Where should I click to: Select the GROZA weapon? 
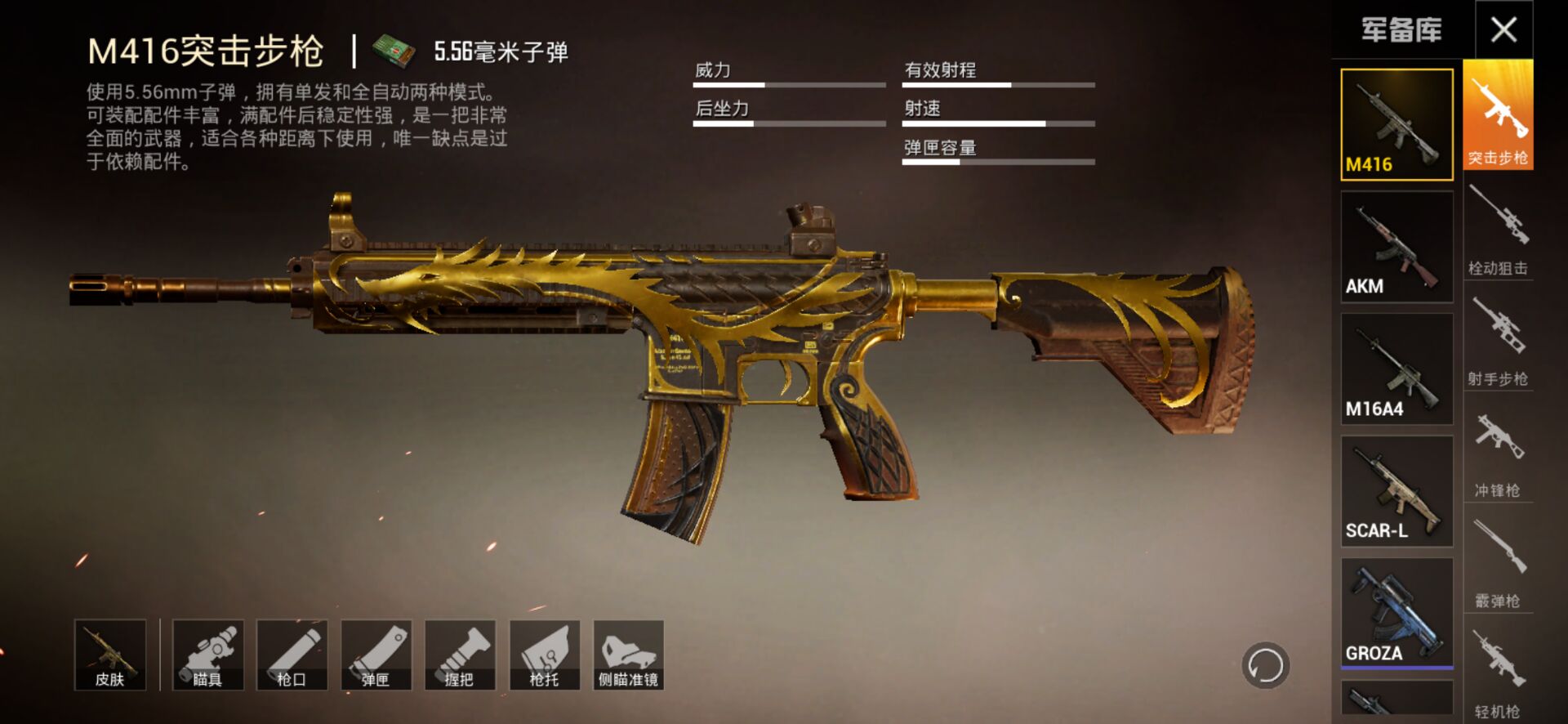click(x=1396, y=613)
